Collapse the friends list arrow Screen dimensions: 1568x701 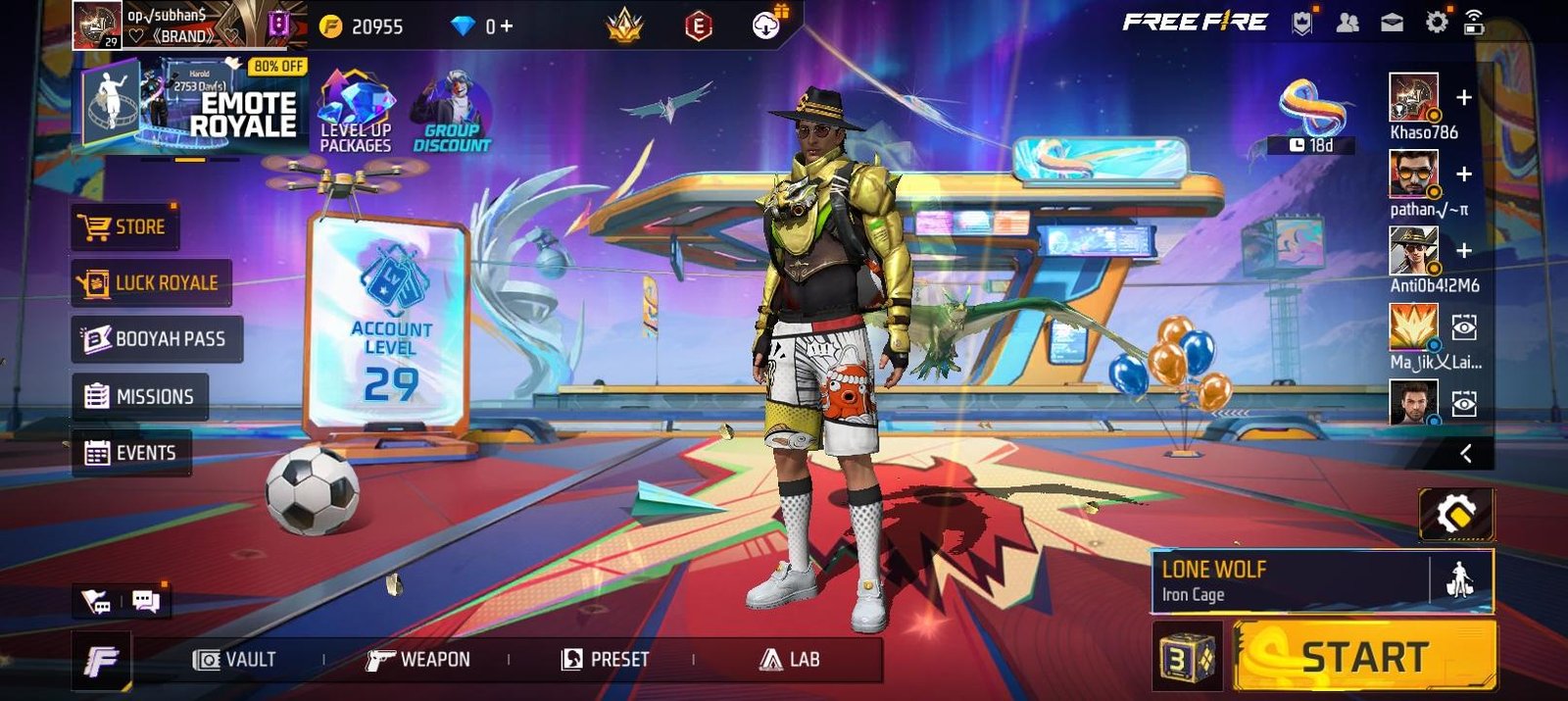(x=1466, y=453)
